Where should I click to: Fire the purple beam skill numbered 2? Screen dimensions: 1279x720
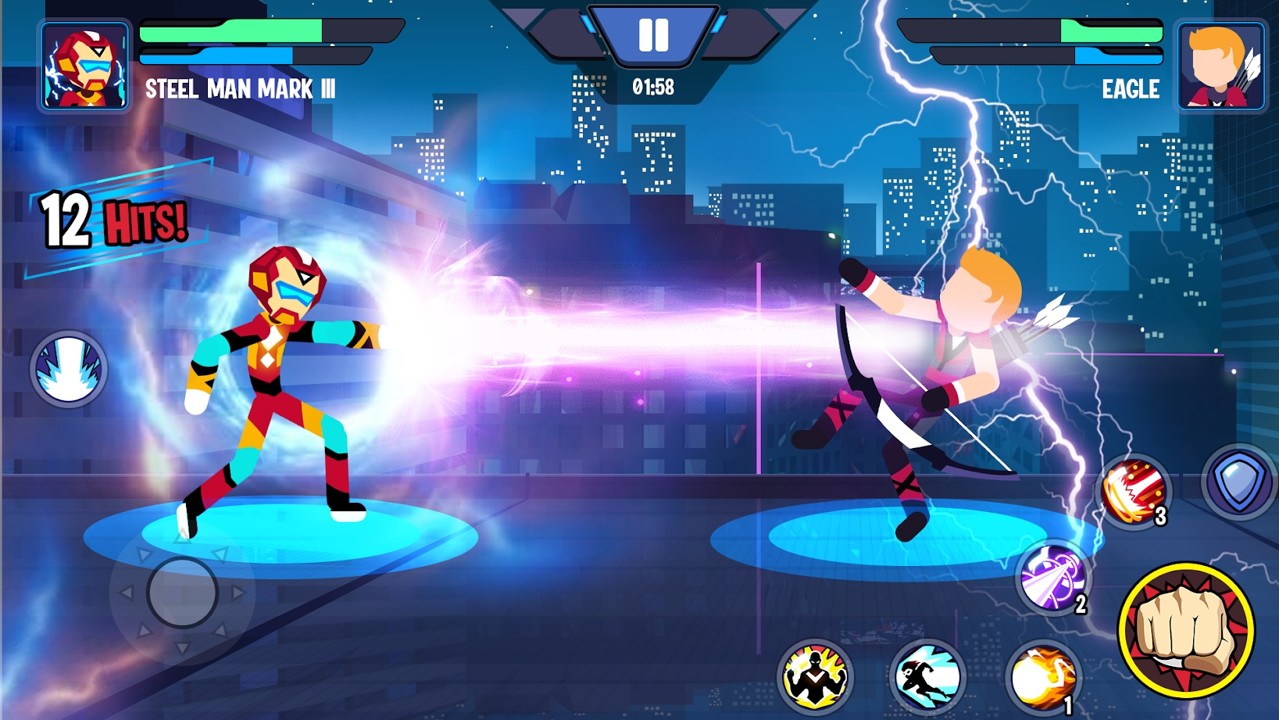(x=1052, y=578)
